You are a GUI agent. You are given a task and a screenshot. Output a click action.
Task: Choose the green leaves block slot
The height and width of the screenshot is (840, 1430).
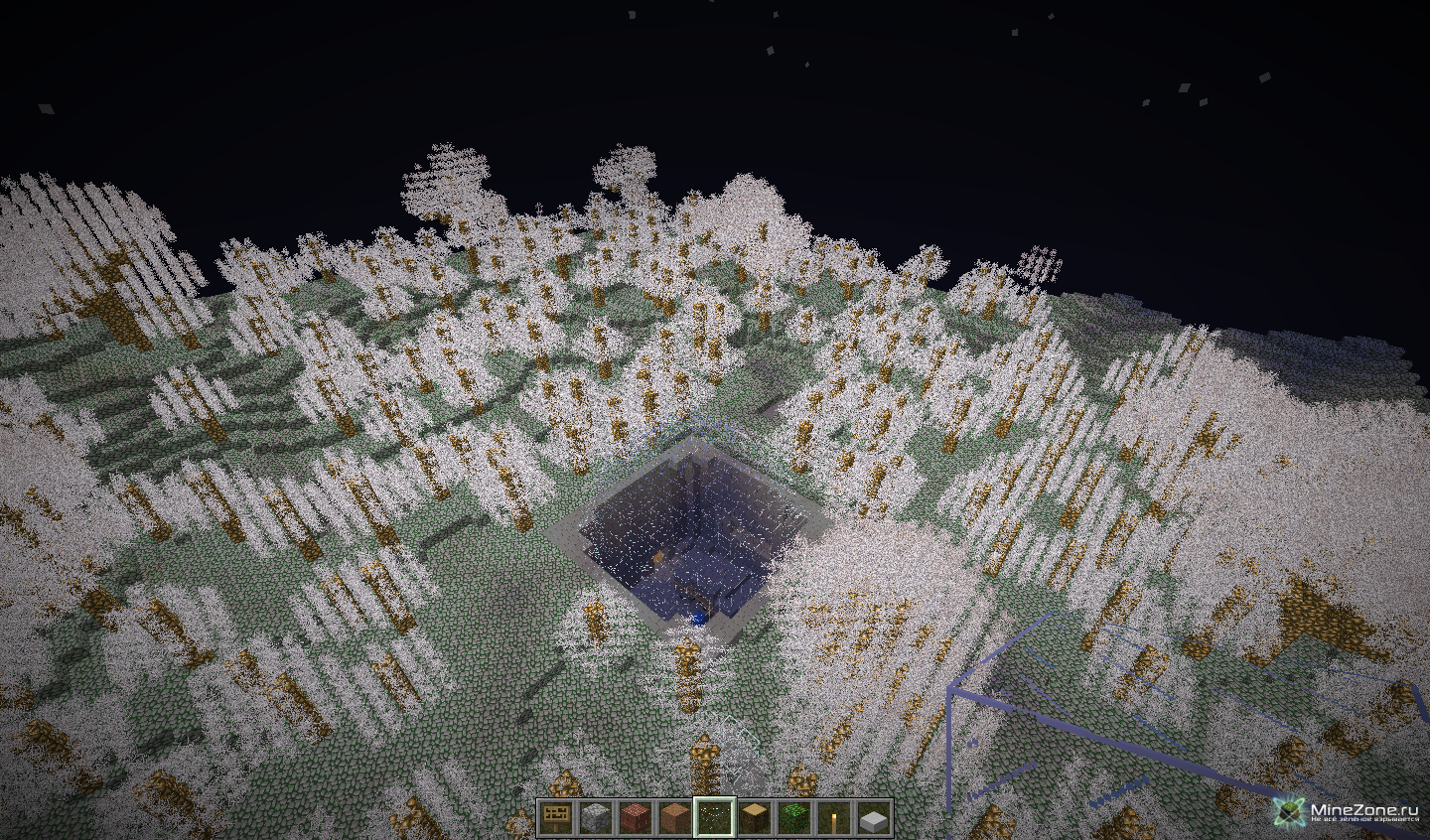pyautogui.click(x=793, y=817)
